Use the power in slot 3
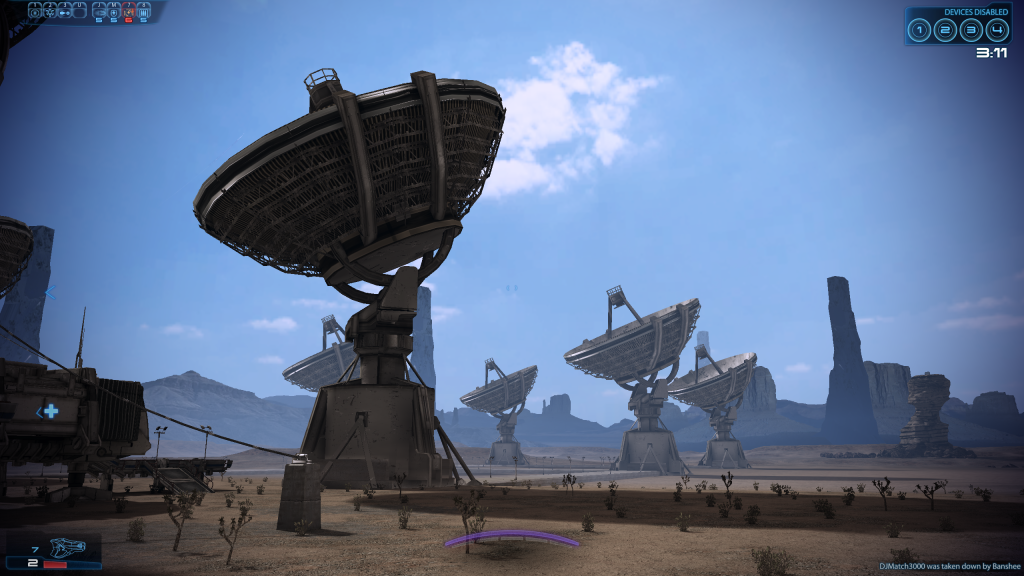This screenshot has width=1024, height=576. coord(65,12)
